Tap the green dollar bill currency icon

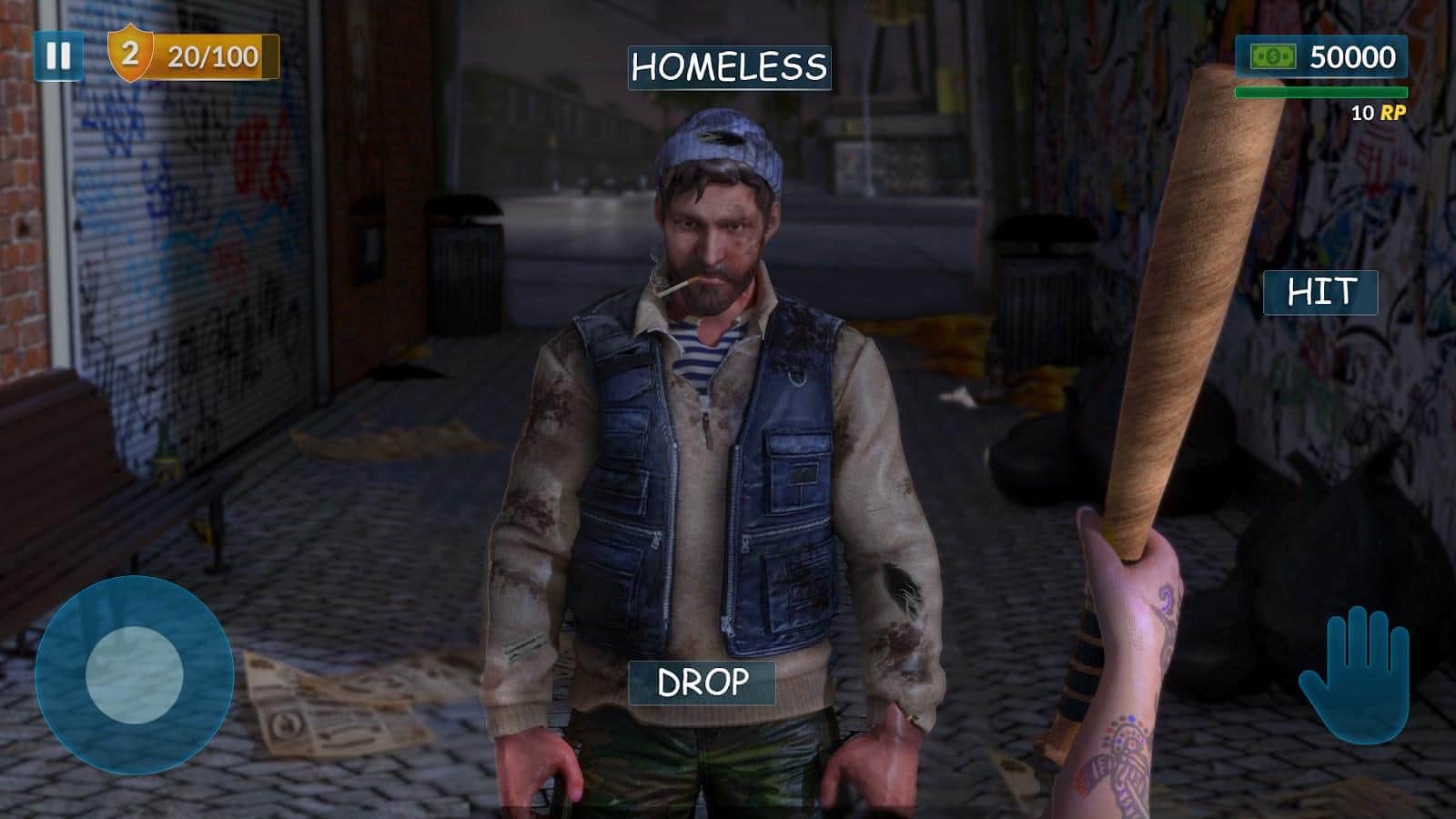point(1274,56)
